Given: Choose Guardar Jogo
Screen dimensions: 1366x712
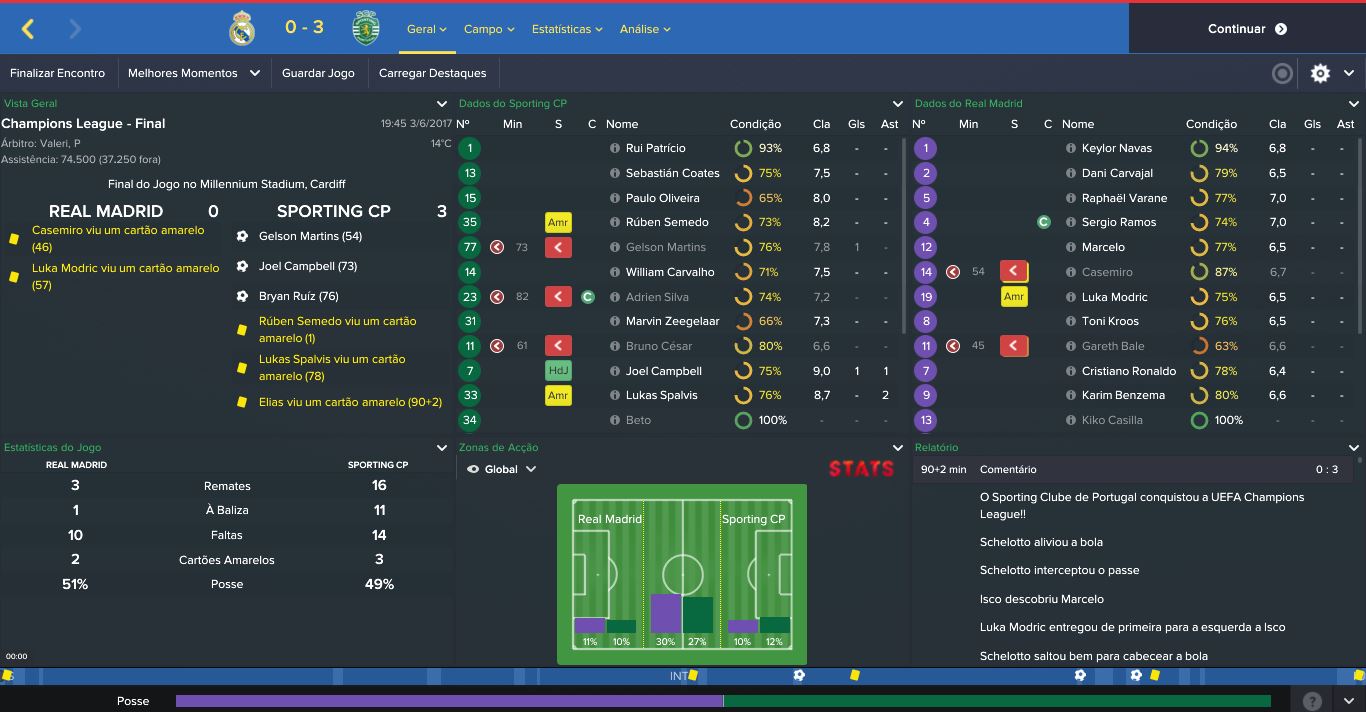Looking at the screenshot, I should [318, 73].
